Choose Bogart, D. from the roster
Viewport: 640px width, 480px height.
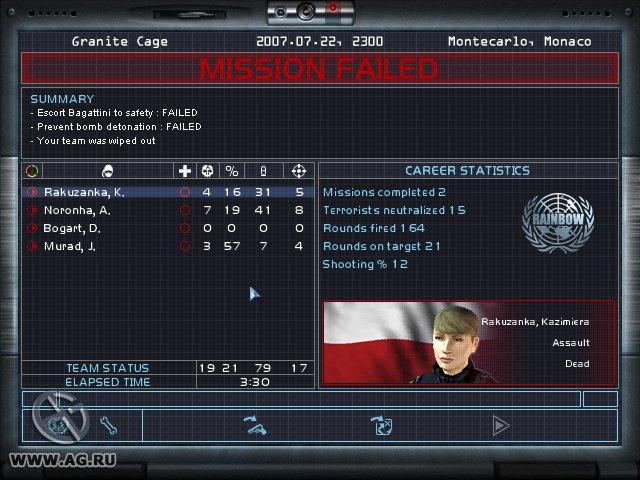click(72, 228)
